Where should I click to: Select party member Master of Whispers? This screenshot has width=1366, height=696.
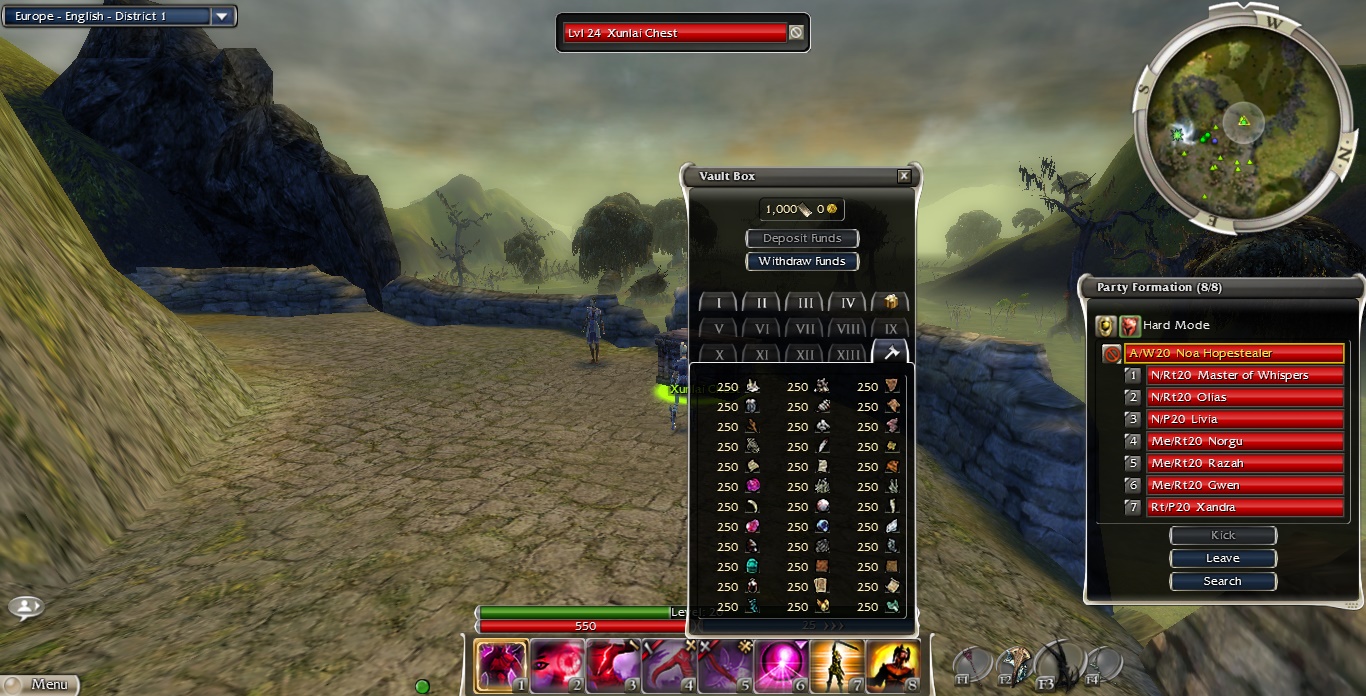coord(1242,375)
